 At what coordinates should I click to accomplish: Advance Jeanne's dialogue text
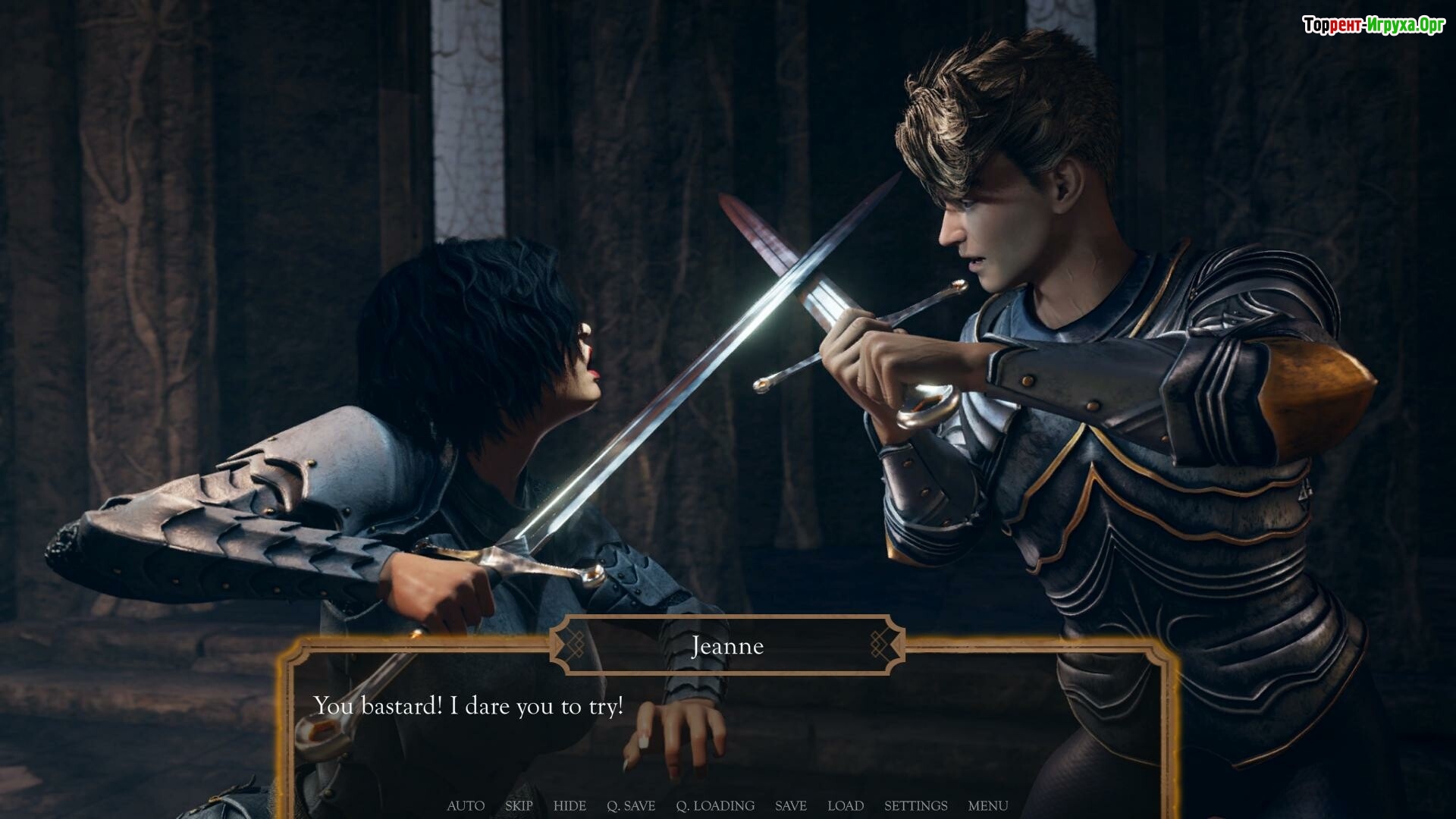click(728, 728)
